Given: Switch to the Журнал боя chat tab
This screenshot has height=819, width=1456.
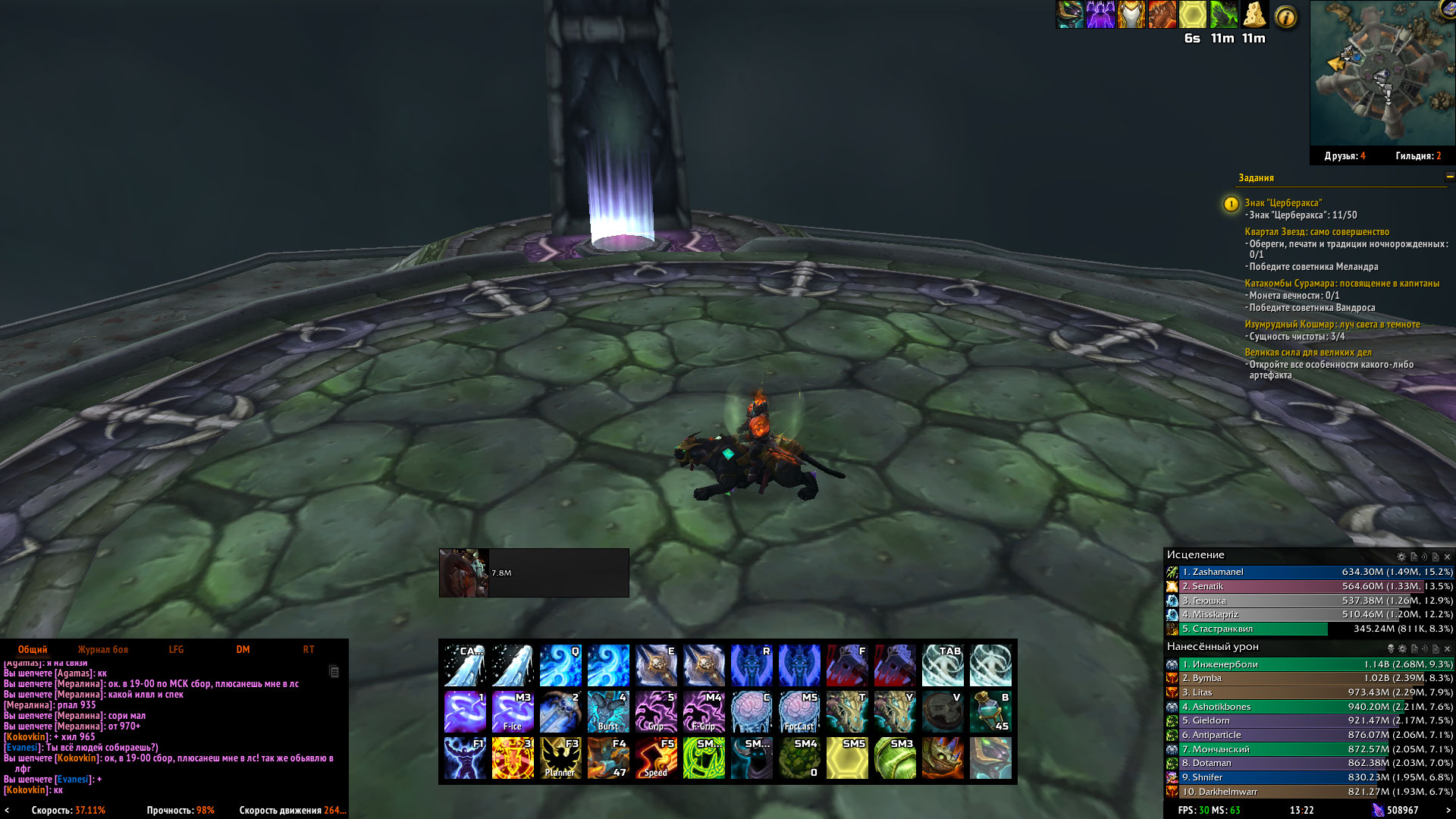Looking at the screenshot, I should coord(102,649).
